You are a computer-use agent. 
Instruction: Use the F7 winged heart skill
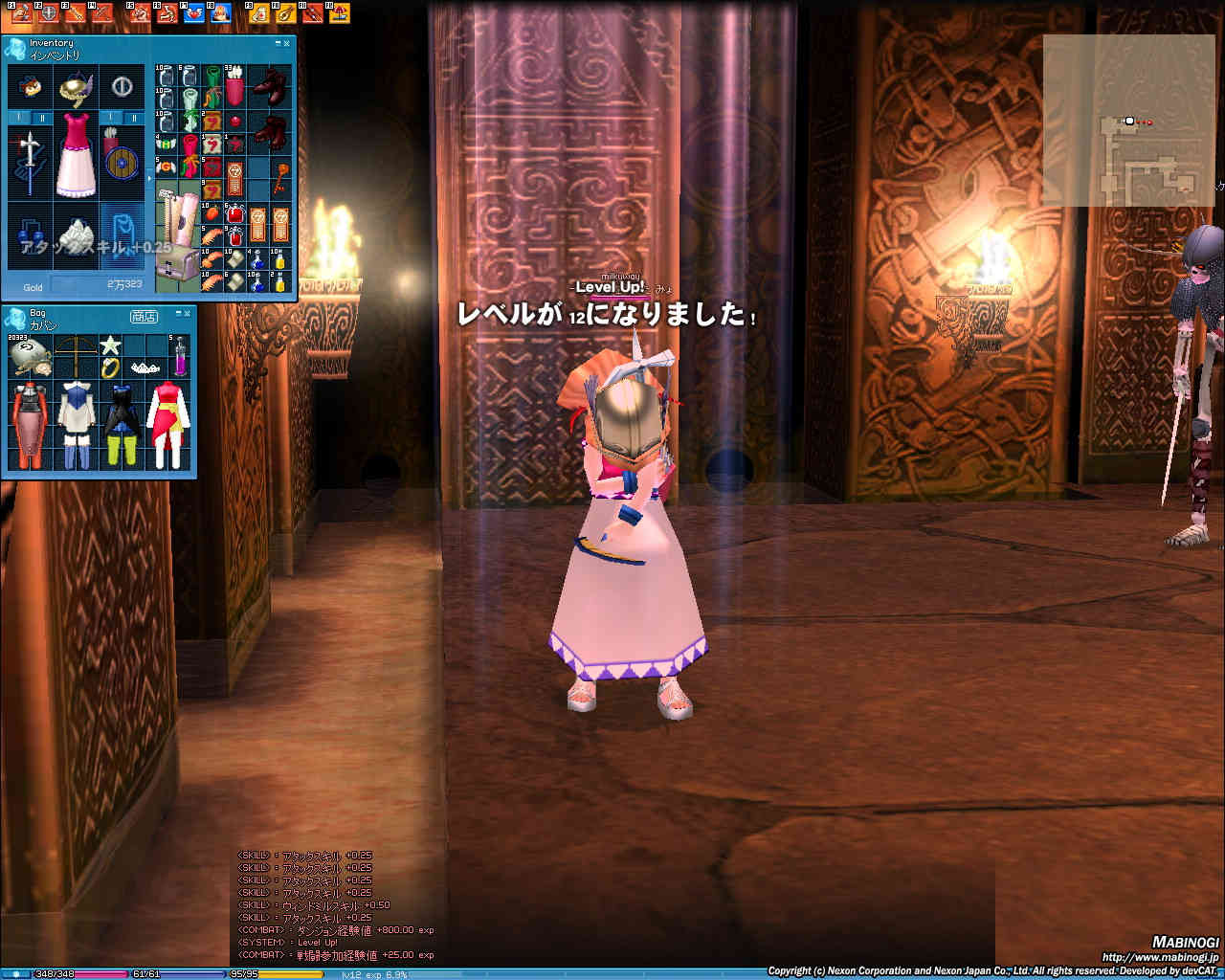point(194,12)
